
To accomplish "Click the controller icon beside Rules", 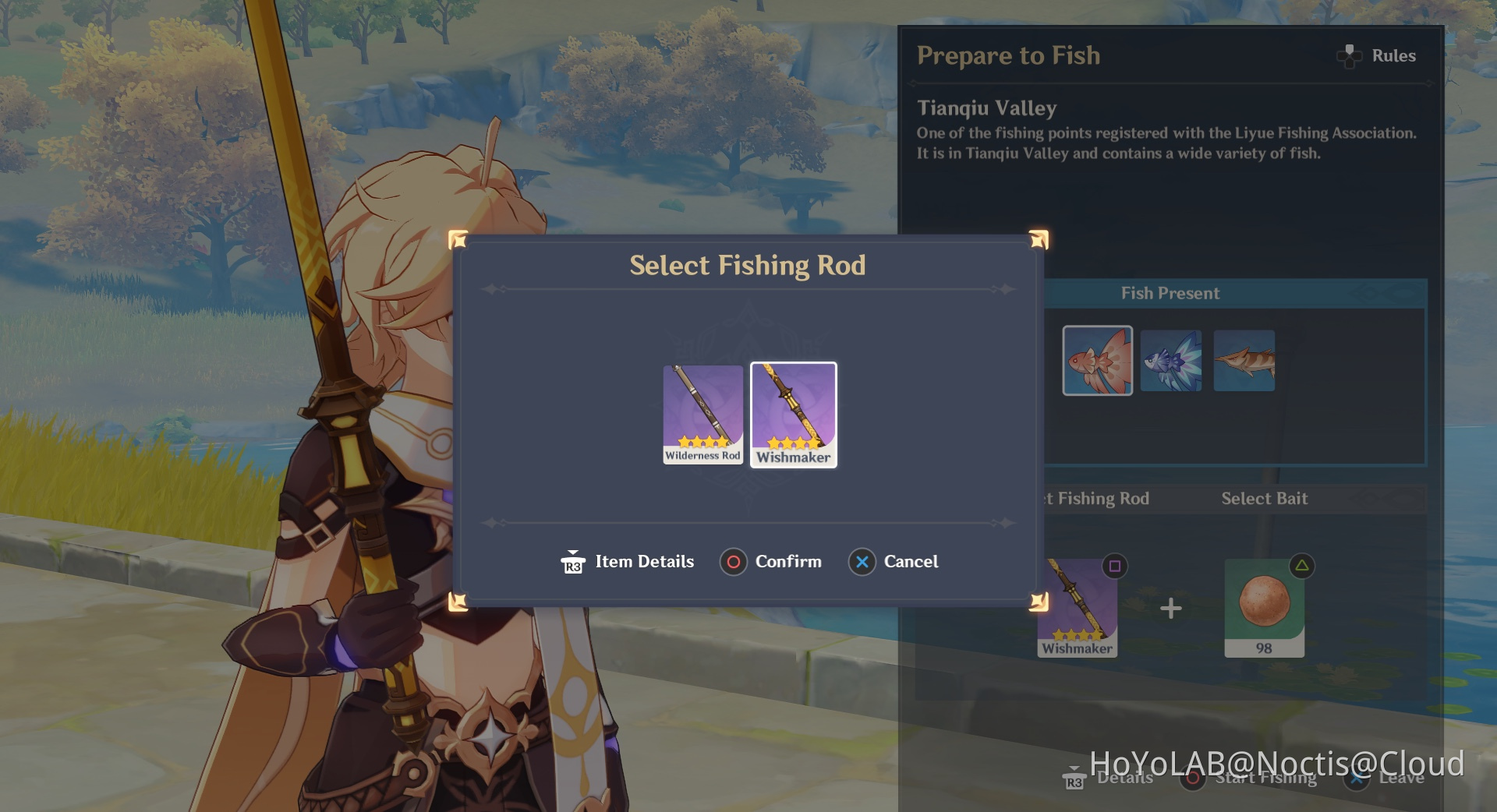I will (1348, 55).
